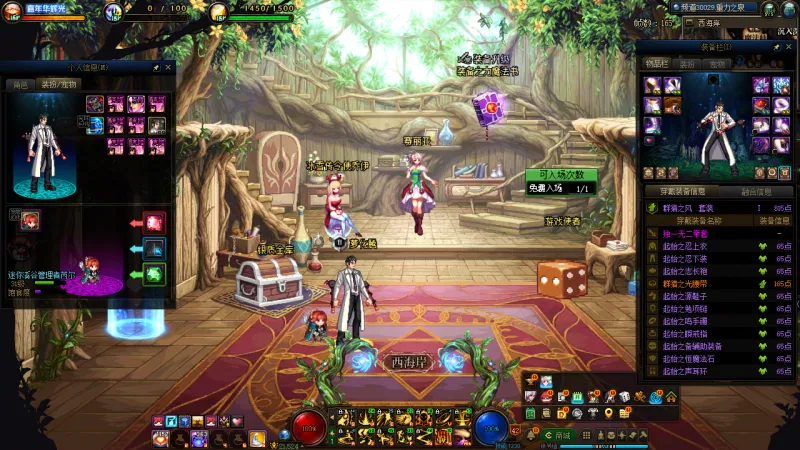
Task: Select the red gem pet equipment slot
Action: coord(155,222)
